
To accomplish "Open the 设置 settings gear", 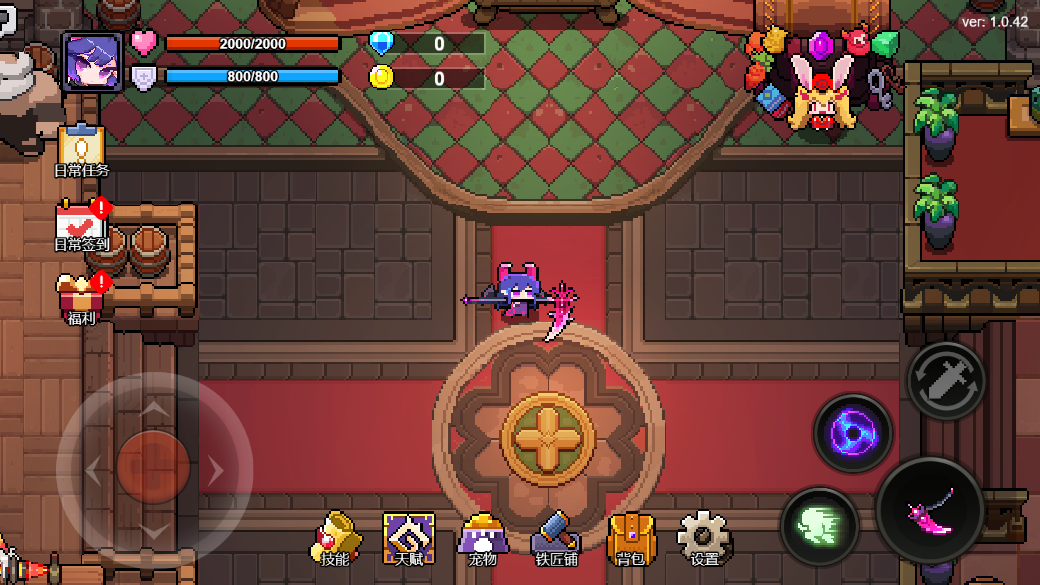I will tap(704, 538).
